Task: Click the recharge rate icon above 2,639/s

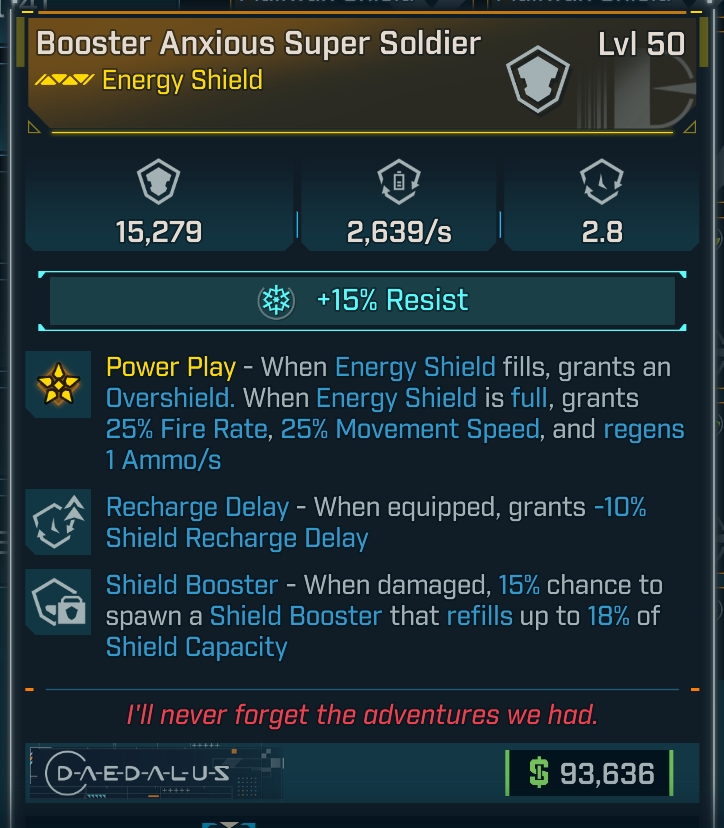Action: click(x=398, y=185)
